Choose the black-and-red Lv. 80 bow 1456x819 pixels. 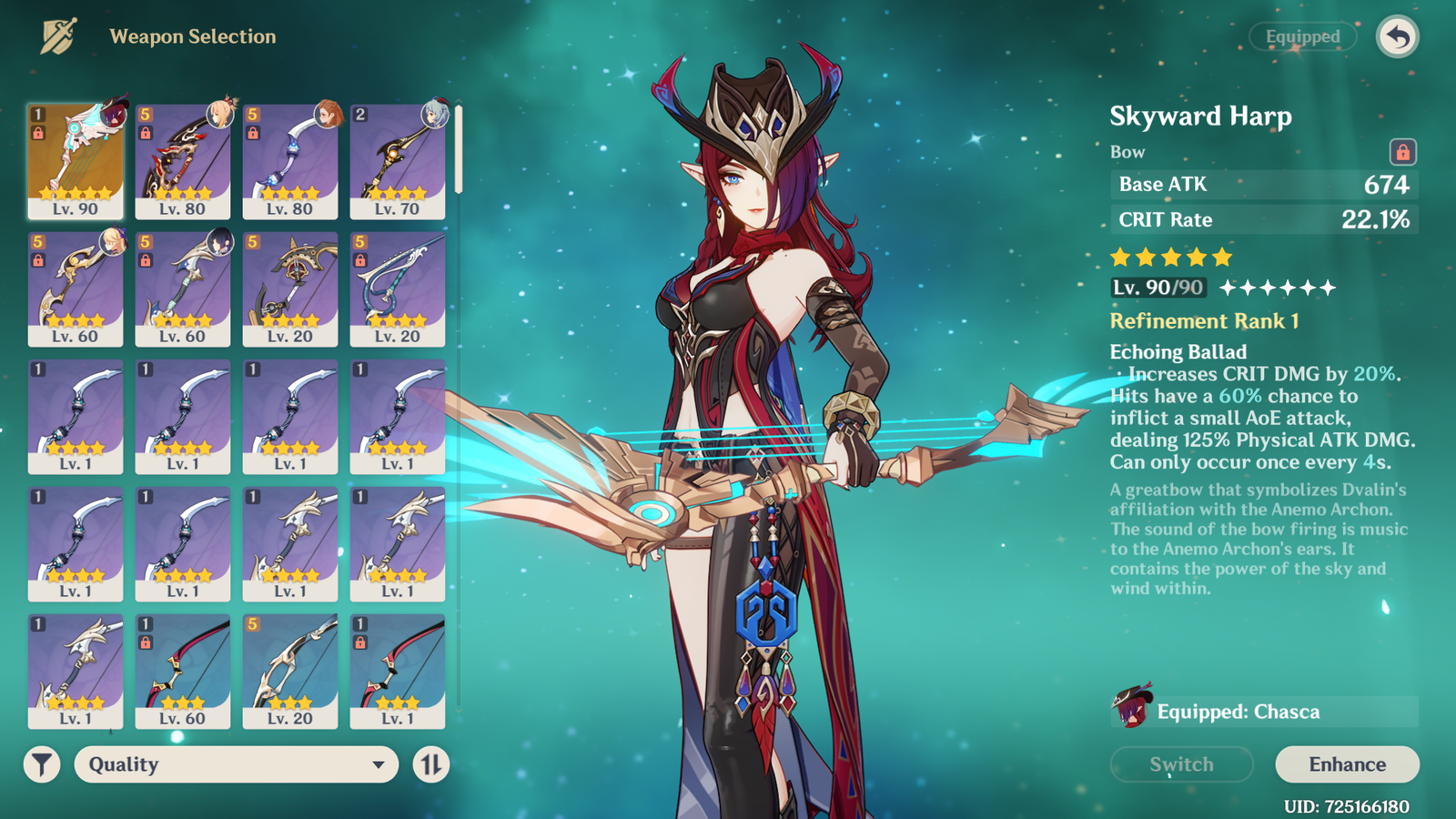183,161
